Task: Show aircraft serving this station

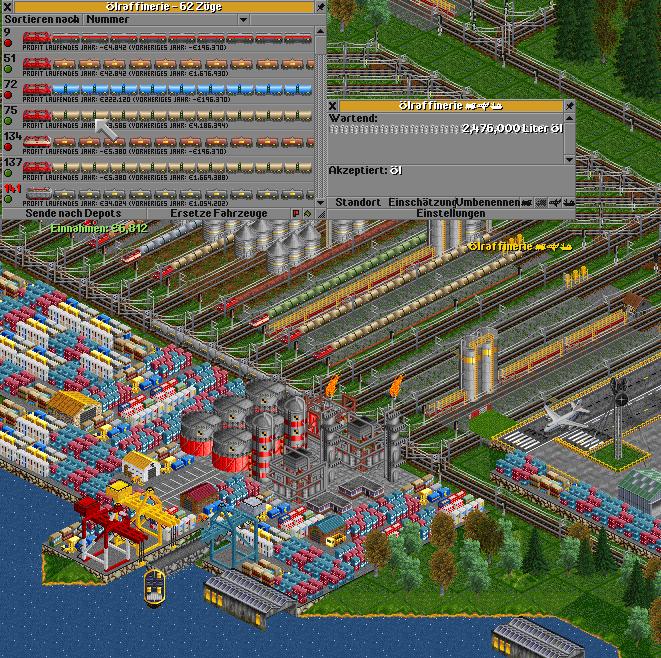Action: point(555,202)
